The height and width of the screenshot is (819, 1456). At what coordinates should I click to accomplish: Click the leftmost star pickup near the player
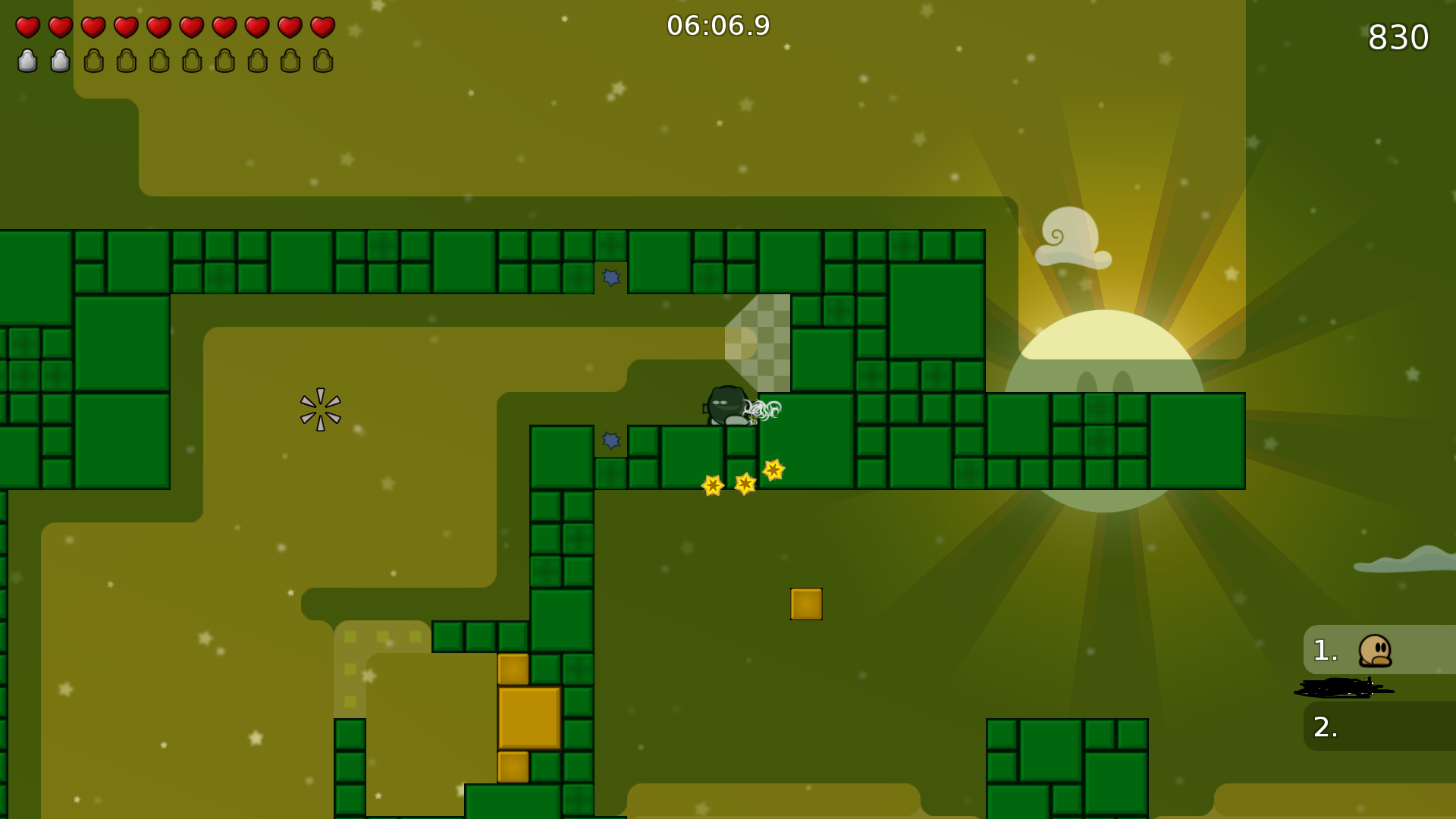point(711,485)
